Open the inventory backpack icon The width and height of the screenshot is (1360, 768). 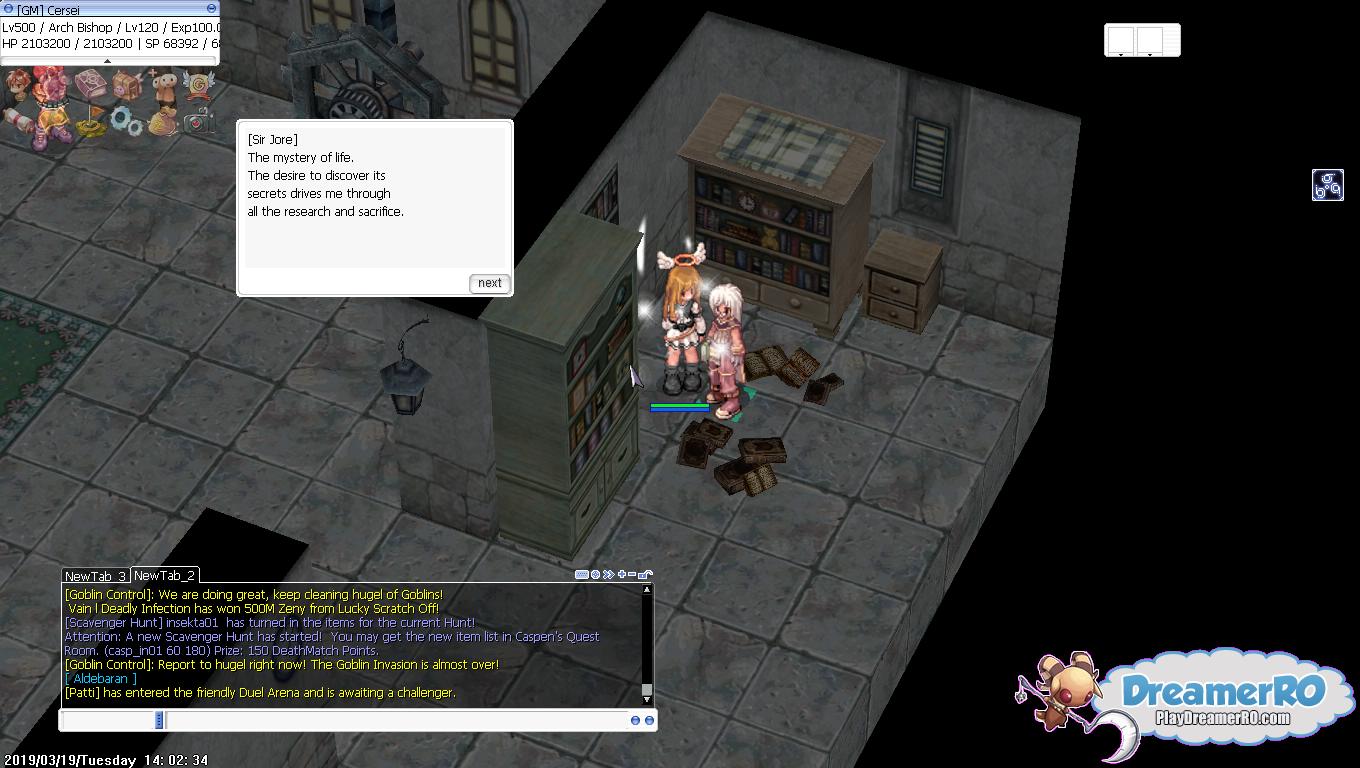pyautogui.click(x=127, y=85)
